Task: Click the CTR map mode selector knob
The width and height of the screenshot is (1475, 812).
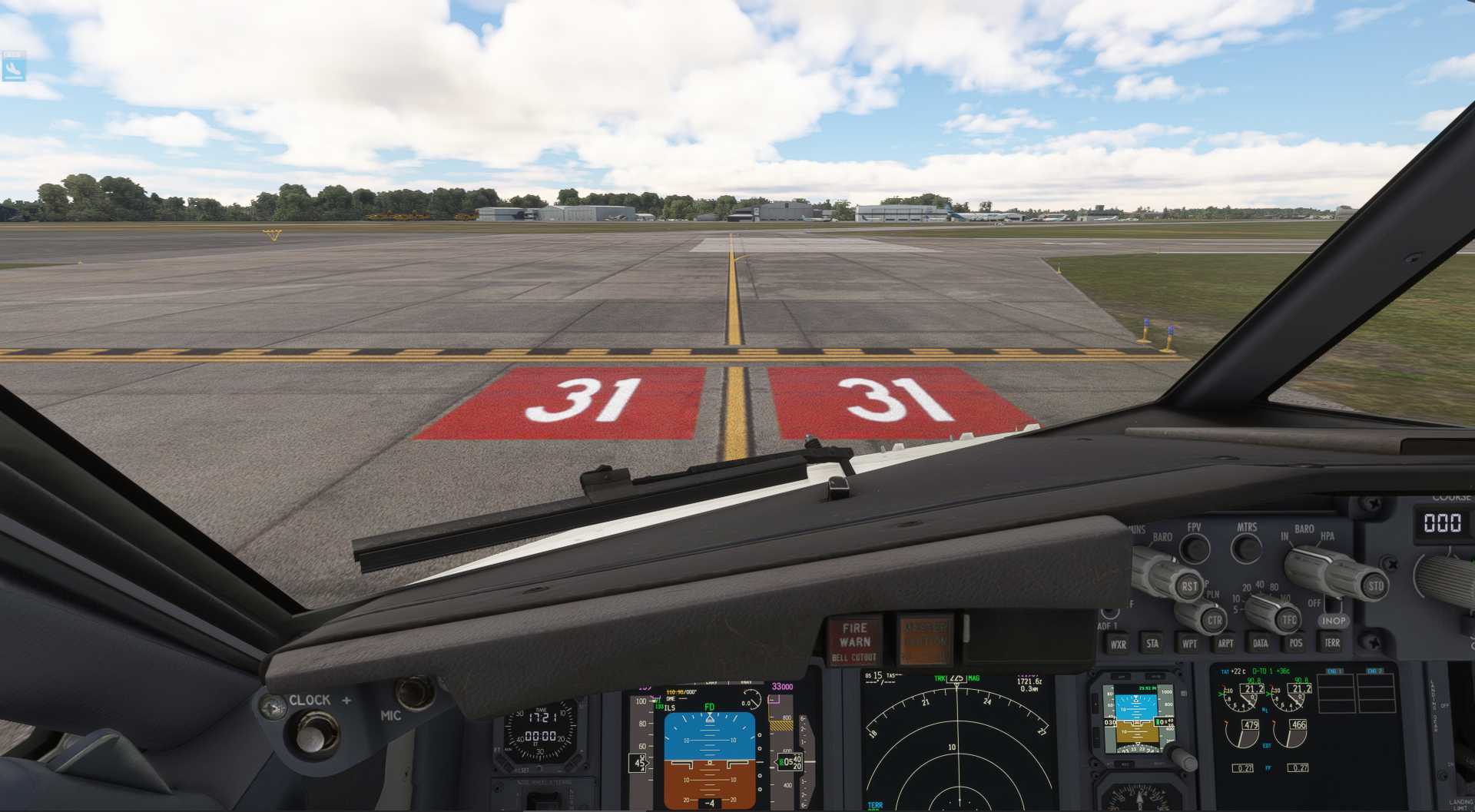Action: coord(1214,620)
